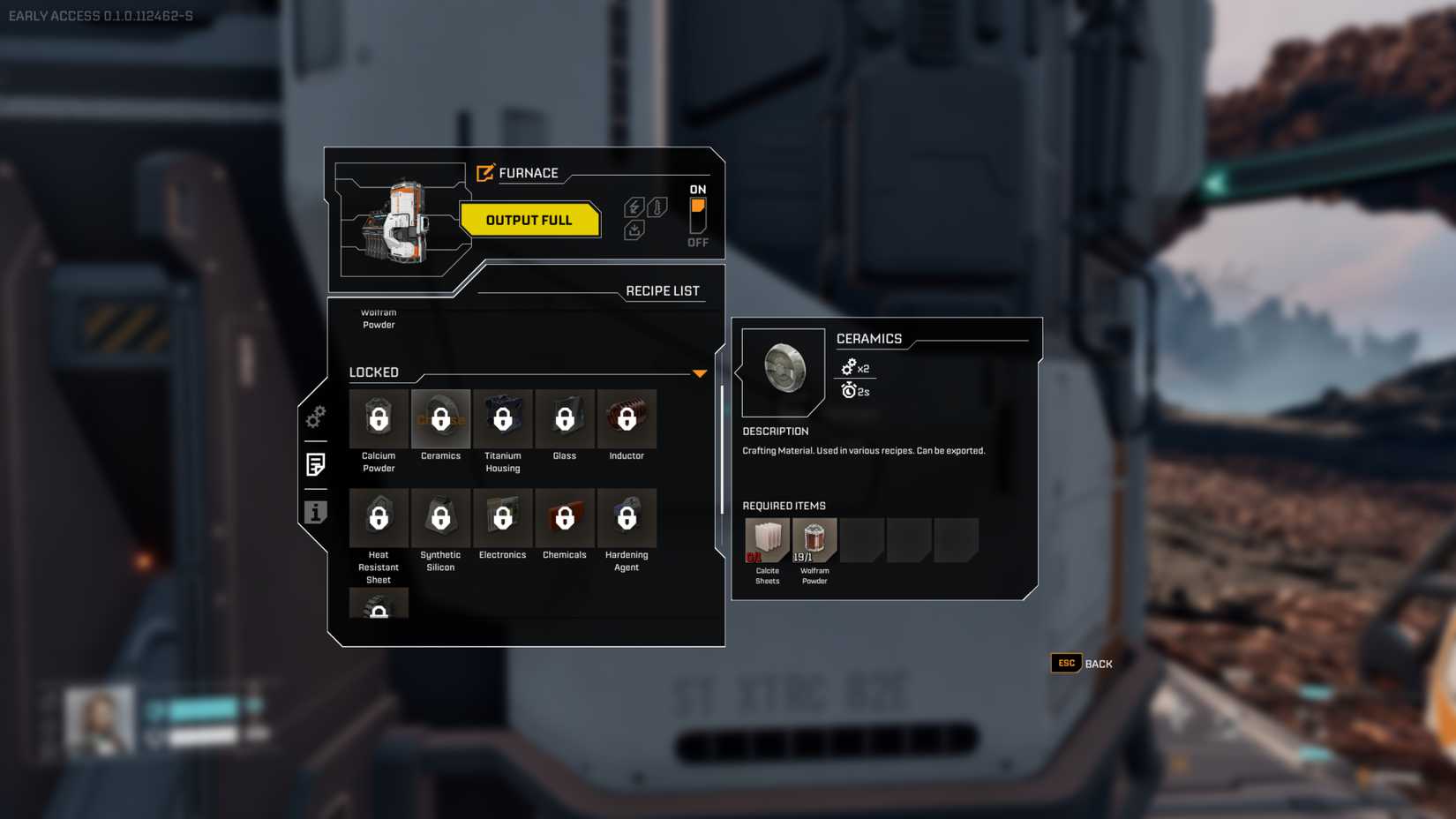Select the Titanium Housing recipe icon
The height and width of the screenshot is (819, 1456).
502,418
